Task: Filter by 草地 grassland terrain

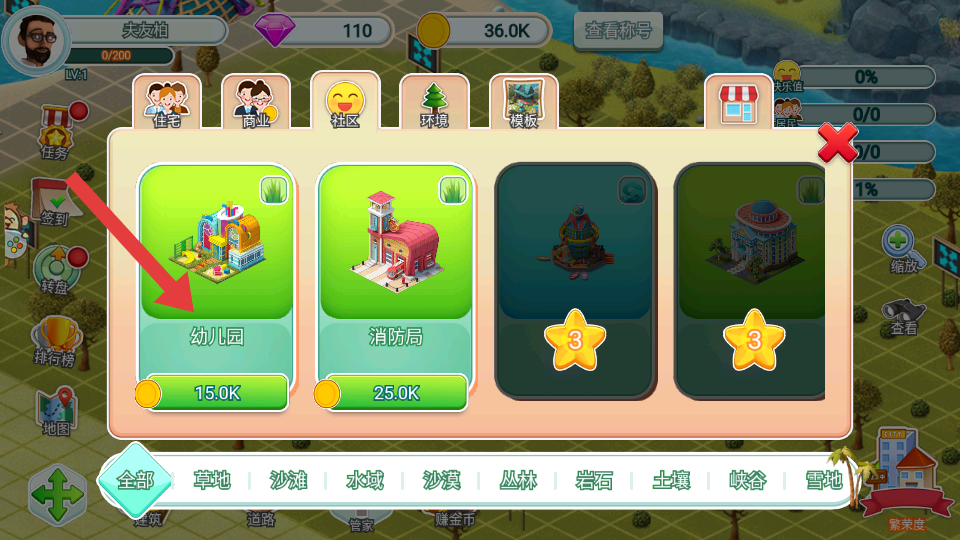Action: (212, 481)
